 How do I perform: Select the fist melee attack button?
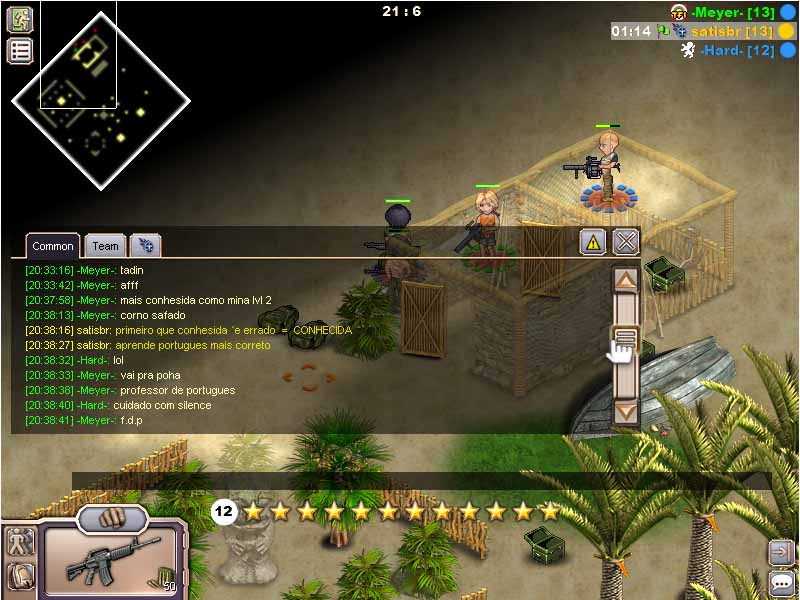pyautogui.click(x=112, y=518)
